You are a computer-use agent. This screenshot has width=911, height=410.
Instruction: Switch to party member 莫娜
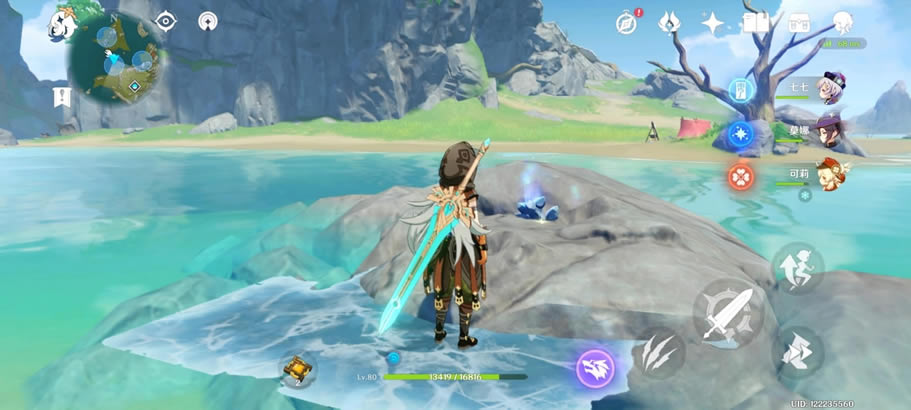830,131
